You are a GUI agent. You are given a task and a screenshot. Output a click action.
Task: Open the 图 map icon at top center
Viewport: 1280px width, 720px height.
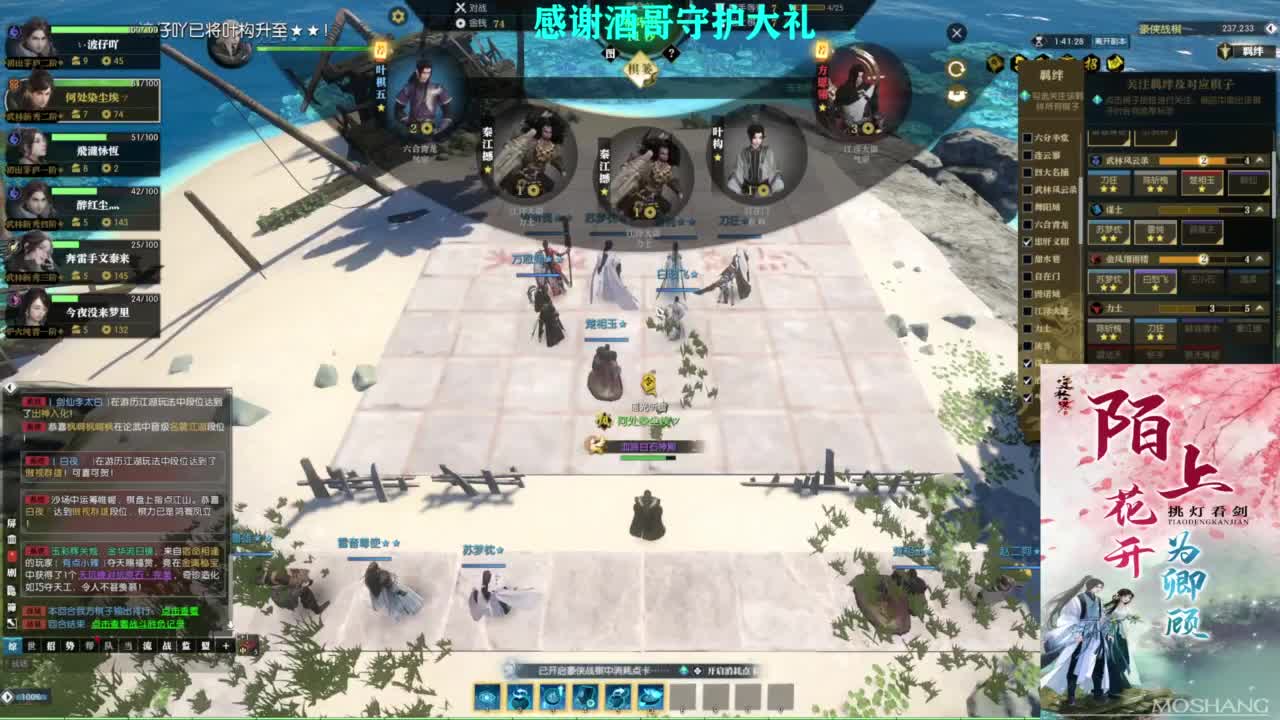pyautogui.click(x=610, y=53)
